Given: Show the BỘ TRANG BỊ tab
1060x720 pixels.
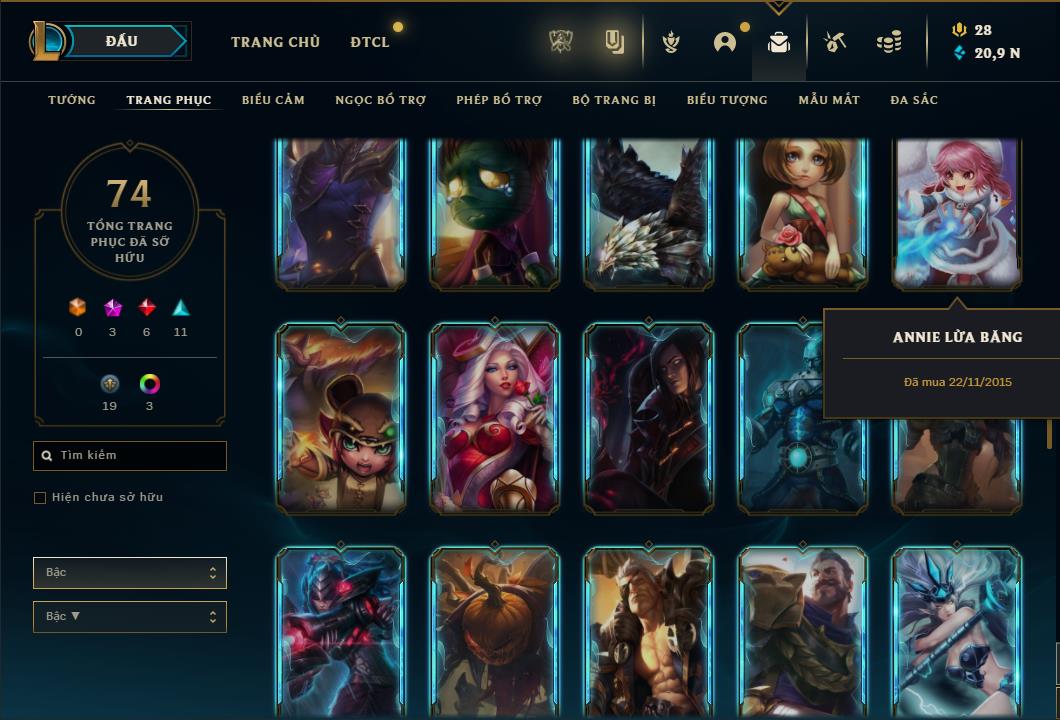Looking at the screenshot, I should click(614, 100).
